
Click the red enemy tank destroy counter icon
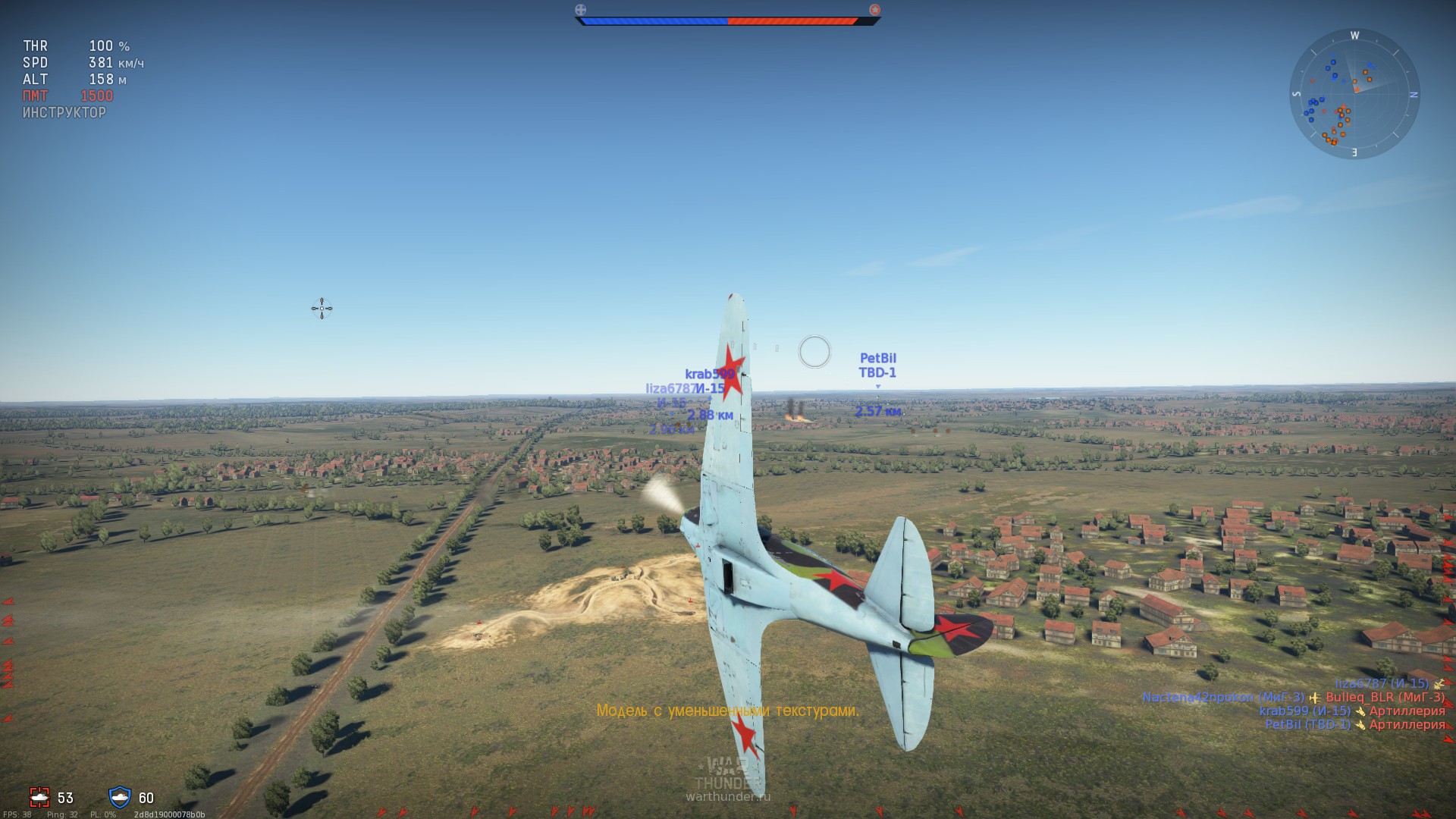38,798
